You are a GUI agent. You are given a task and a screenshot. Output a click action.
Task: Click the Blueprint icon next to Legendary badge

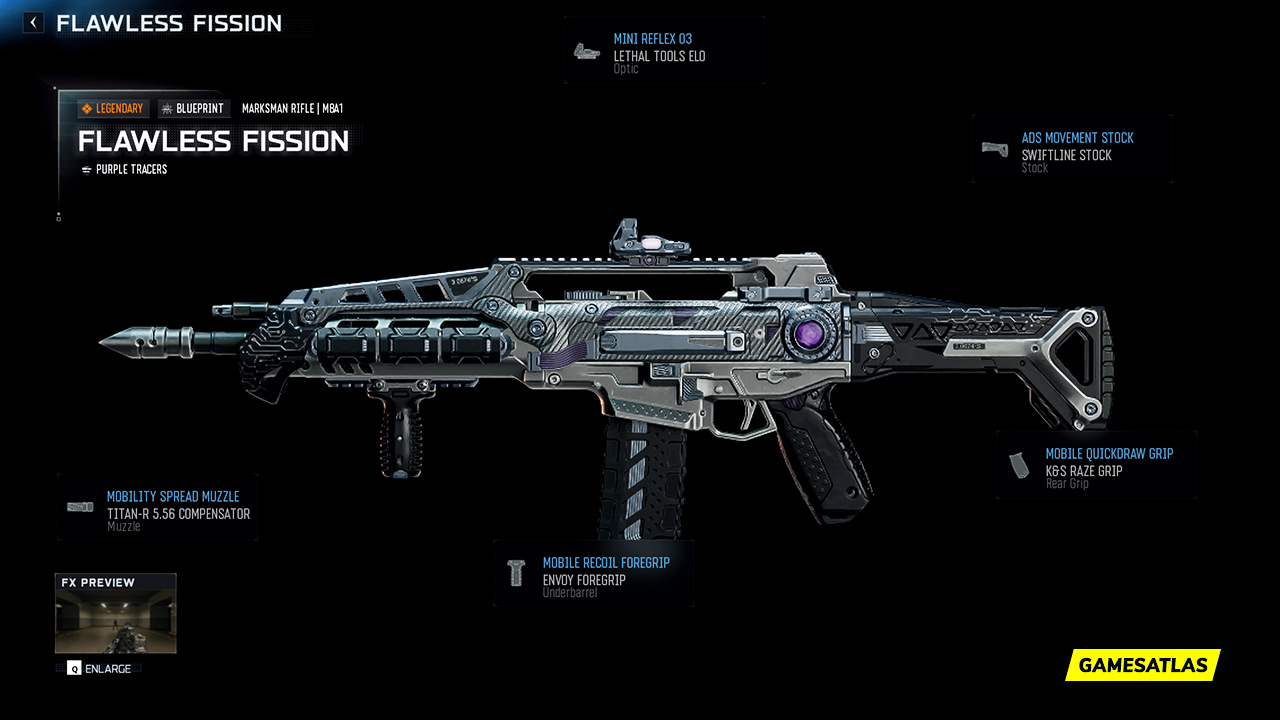(x=168, y=108)
